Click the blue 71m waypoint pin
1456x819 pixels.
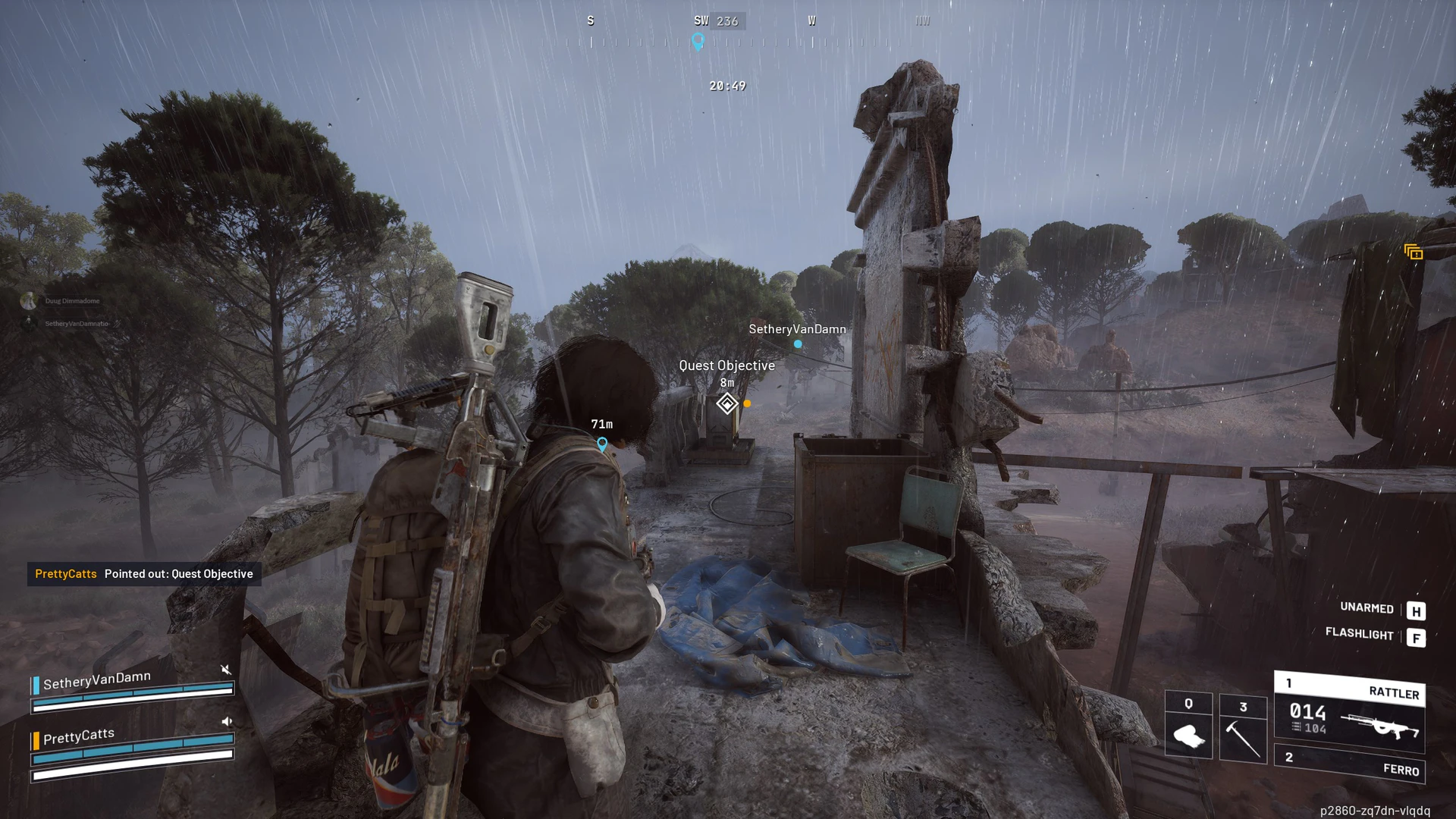coord(602,444)
